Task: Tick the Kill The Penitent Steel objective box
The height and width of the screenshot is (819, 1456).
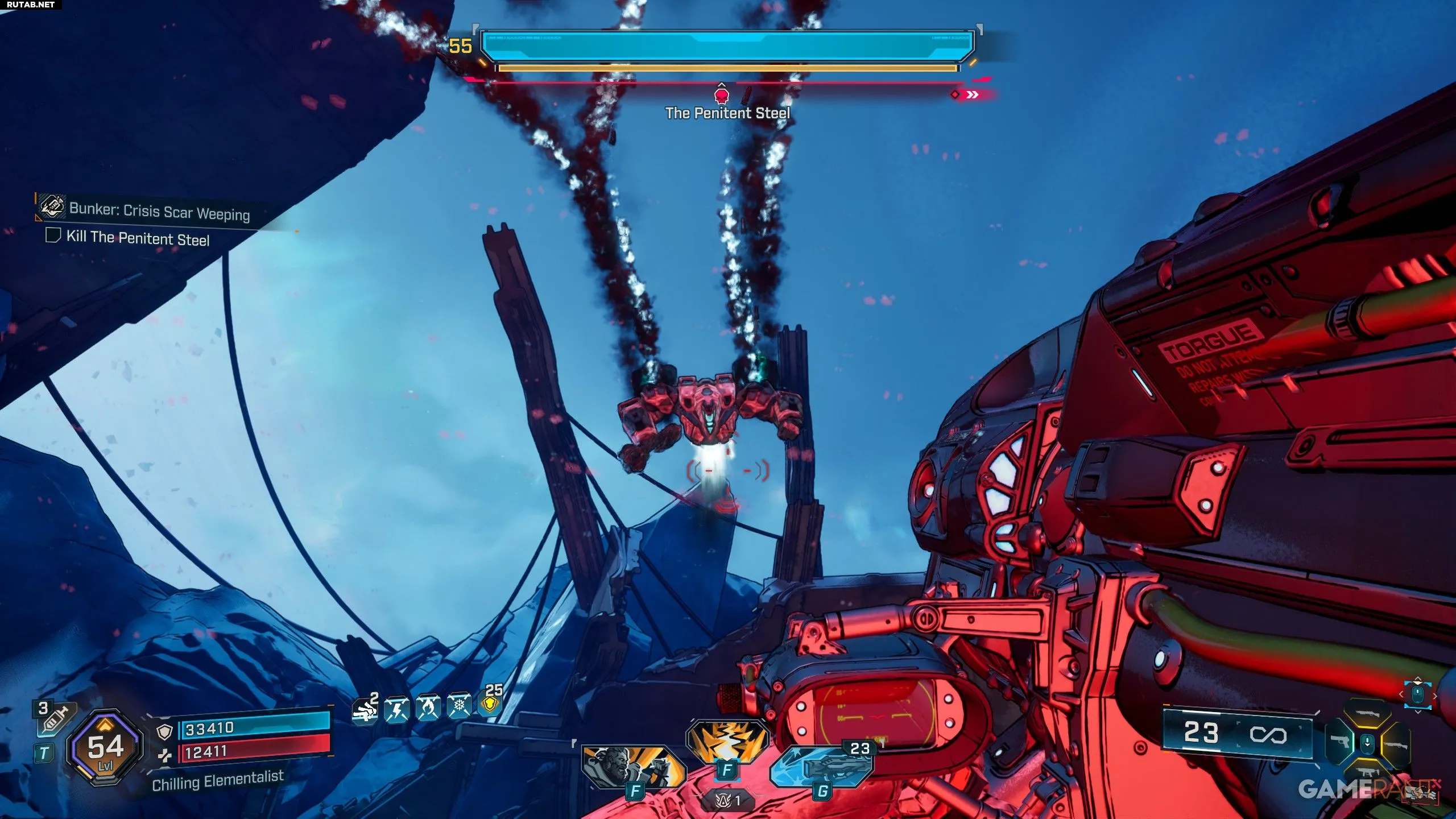Action: 53,235
